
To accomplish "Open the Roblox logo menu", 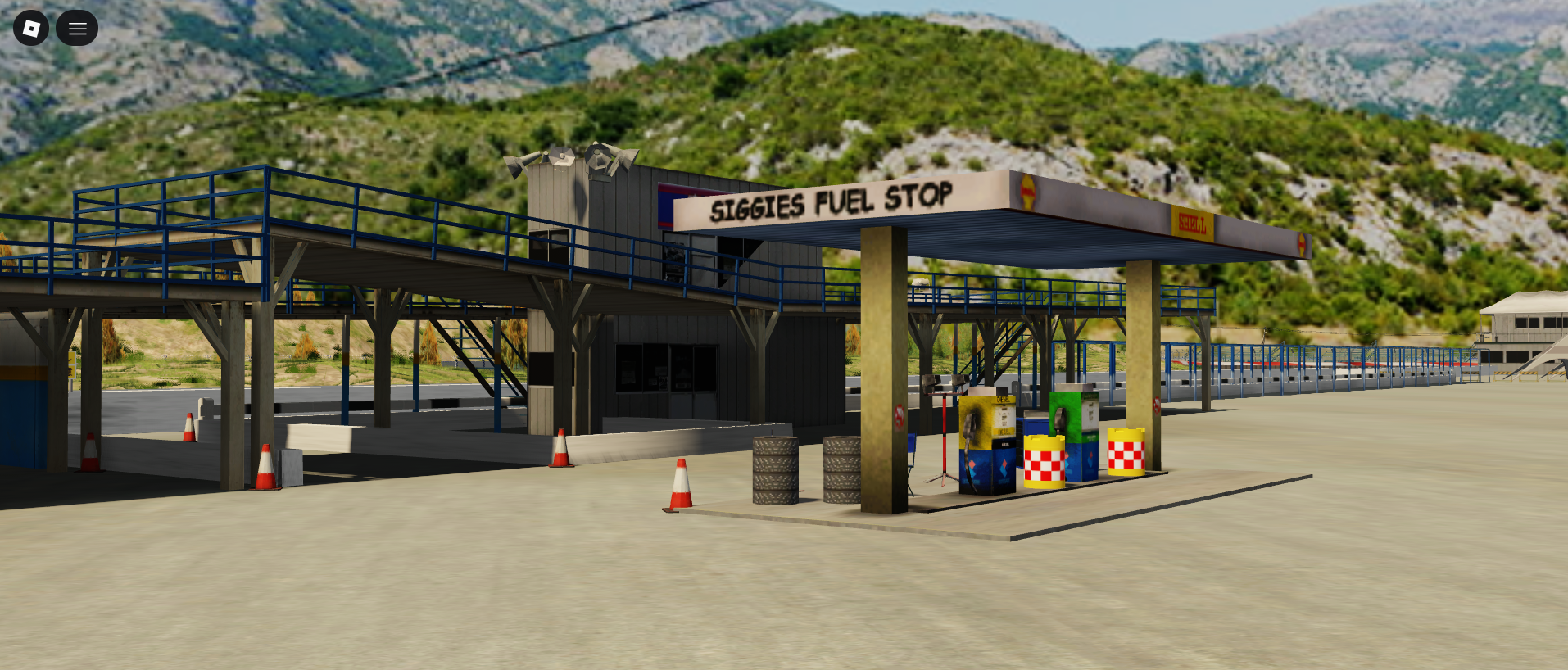I will [x=31, y=29].
